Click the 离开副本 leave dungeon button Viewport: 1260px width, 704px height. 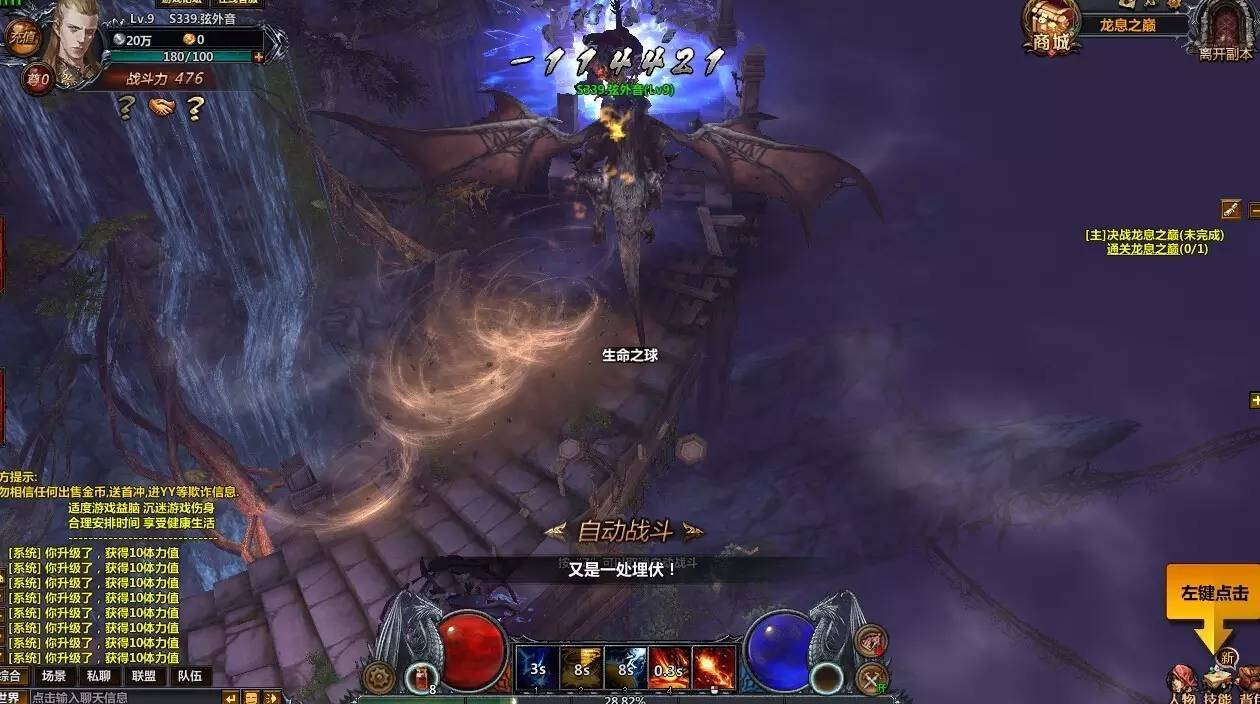tap(1226, 29)
